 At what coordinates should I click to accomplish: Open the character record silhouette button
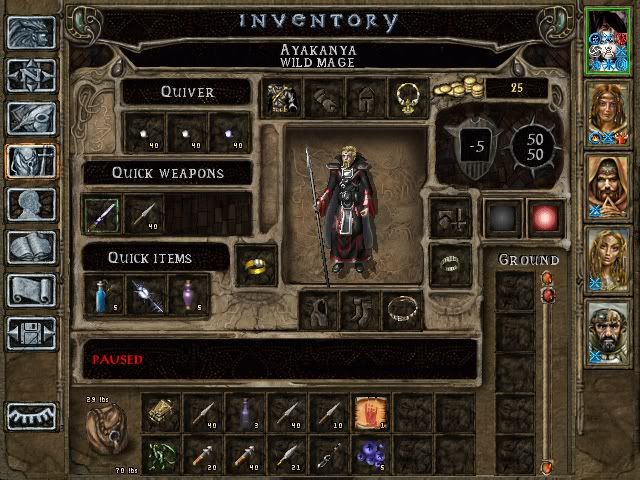[x=30, y=204]
